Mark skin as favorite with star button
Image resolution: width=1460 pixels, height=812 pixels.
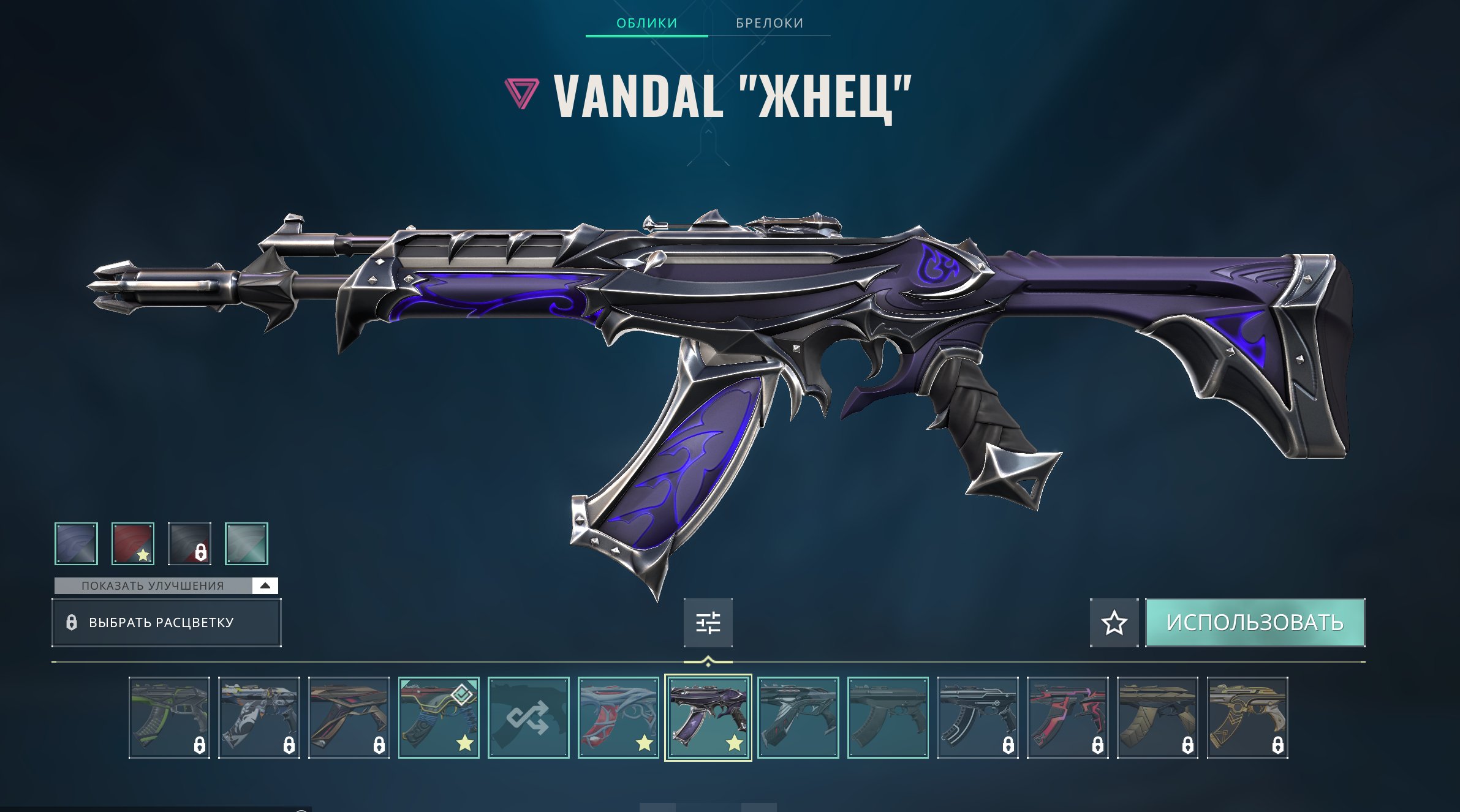[x=1114, y=623]
